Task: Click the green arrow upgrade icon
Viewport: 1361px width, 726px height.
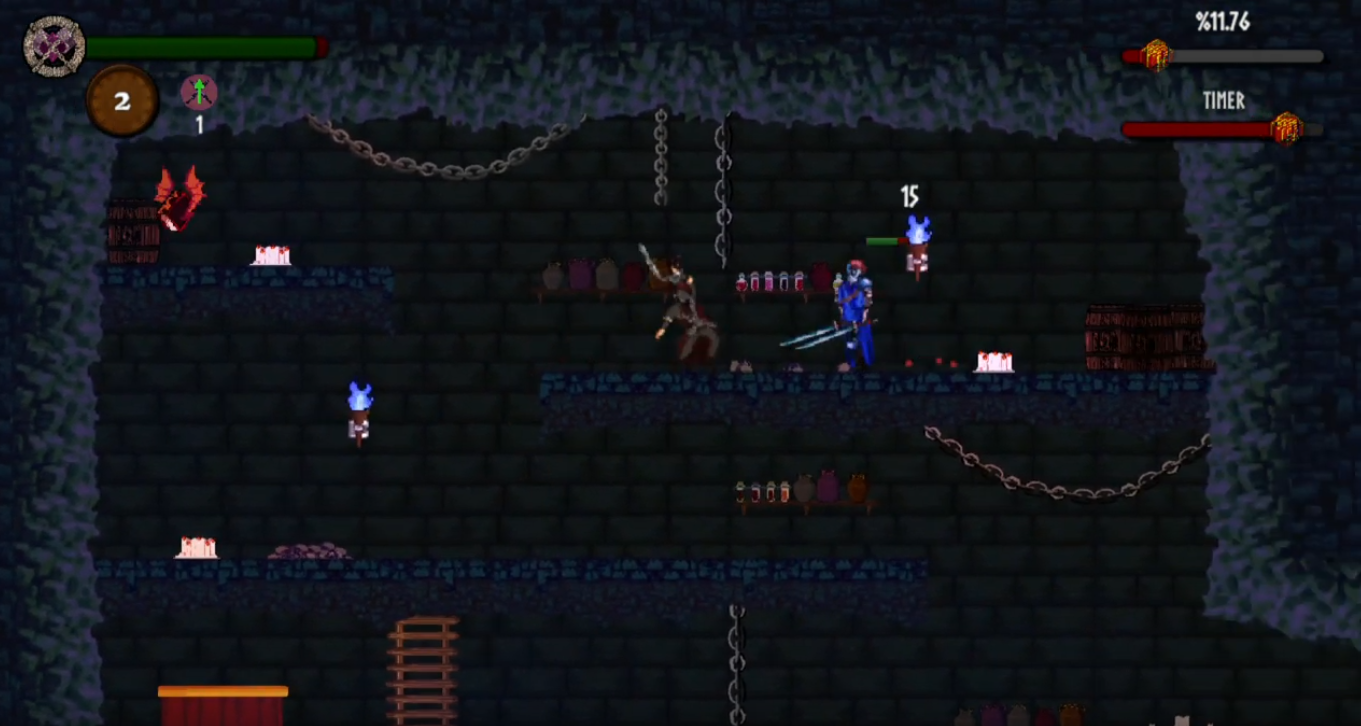Action: [x=197, y=93]
